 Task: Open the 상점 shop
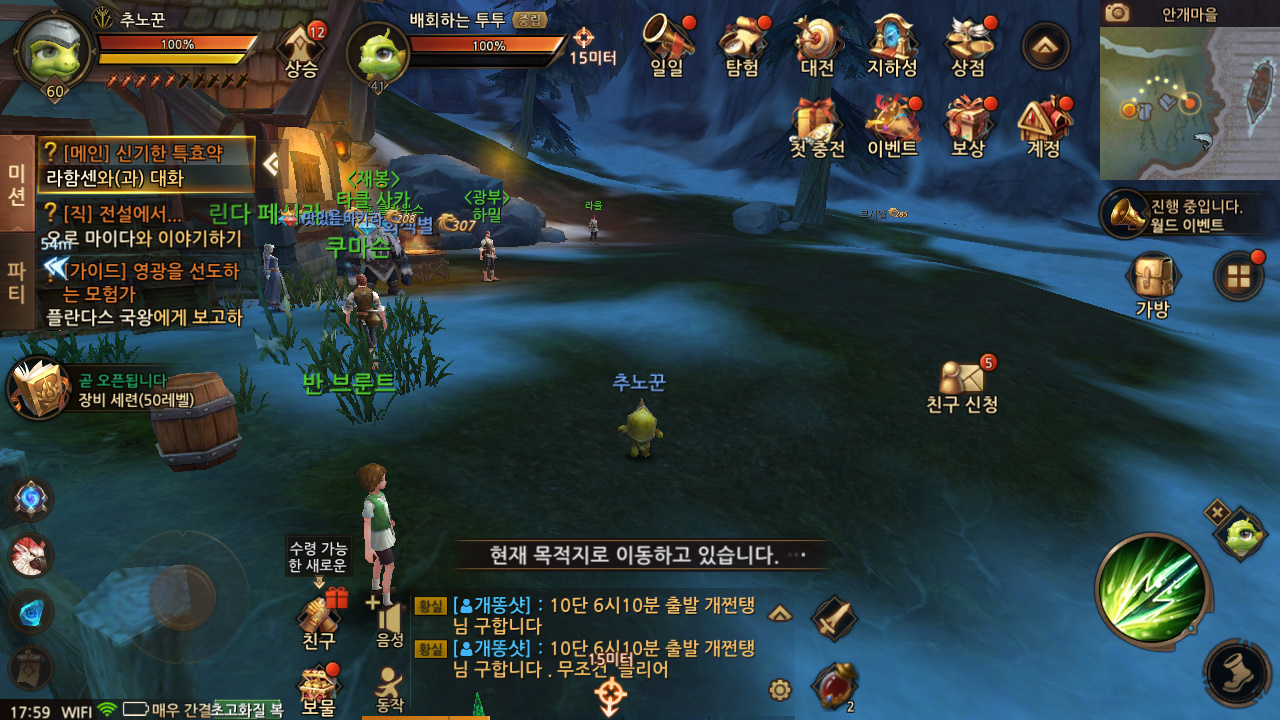pos(968,46)
